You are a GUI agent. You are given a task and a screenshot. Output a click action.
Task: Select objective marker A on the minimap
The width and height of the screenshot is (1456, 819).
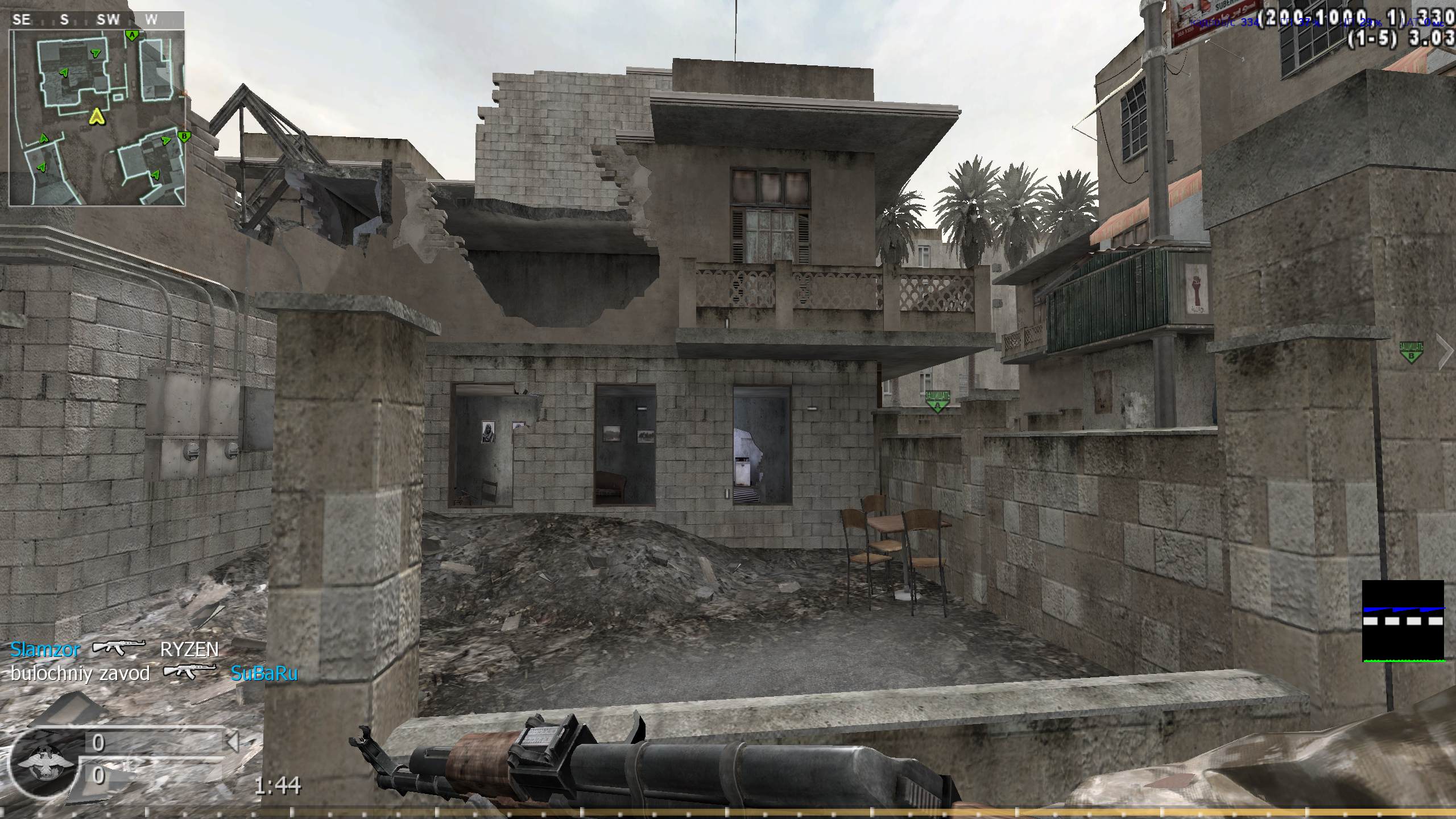[x=132, y=35]
